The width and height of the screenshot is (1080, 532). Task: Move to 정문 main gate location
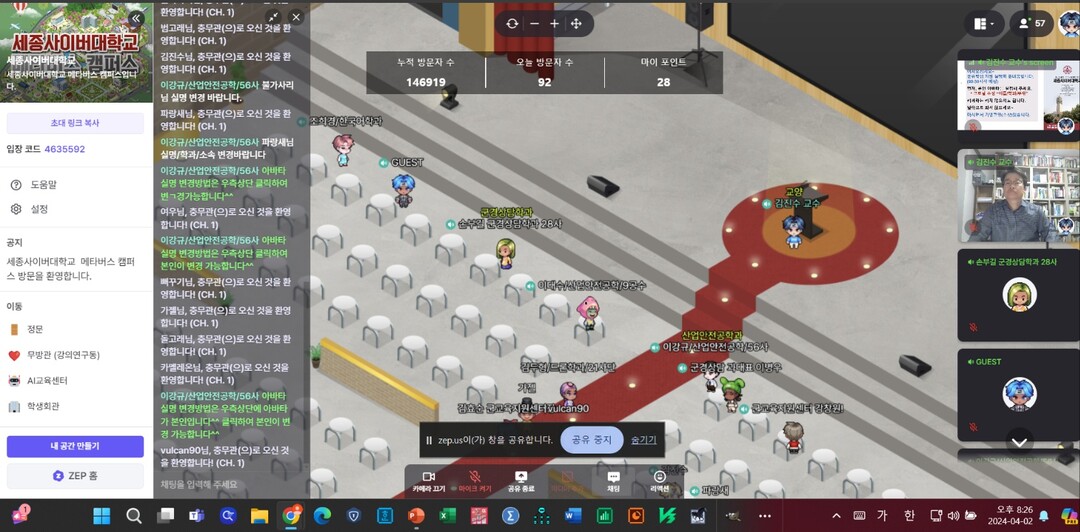(35, 329)
